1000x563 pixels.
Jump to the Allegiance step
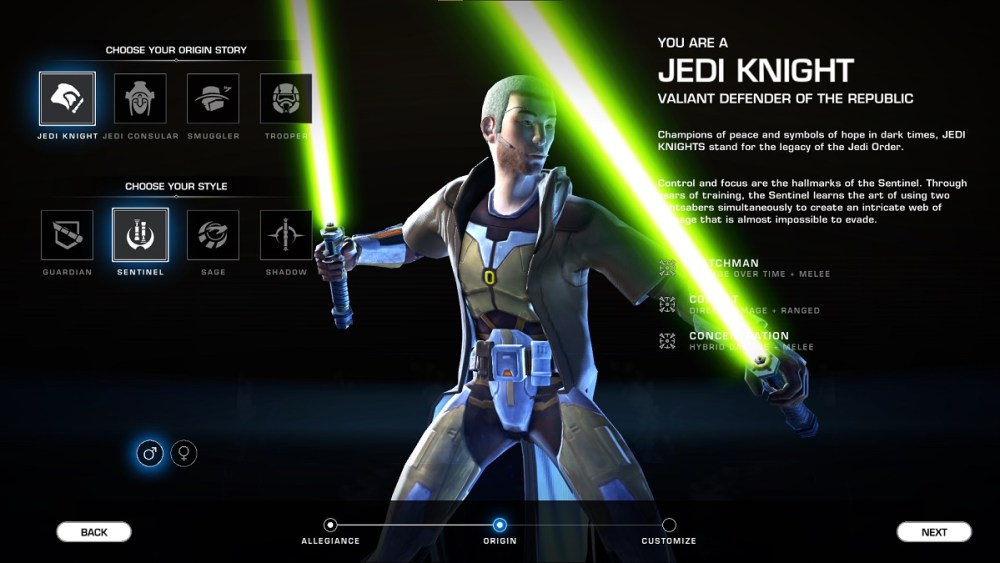pyautogui.click(x=330, y=525)
